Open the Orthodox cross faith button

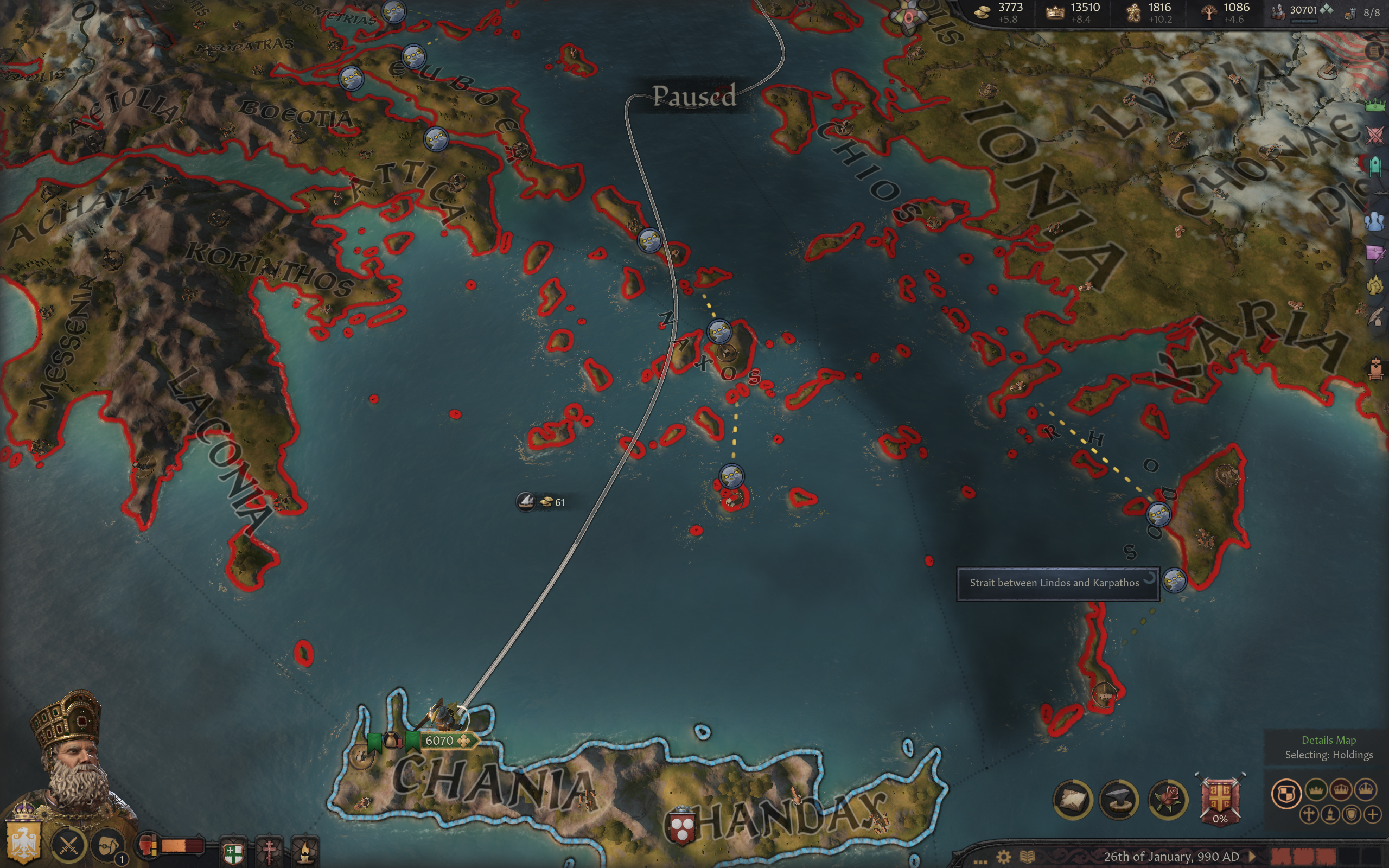click(269, 852)
